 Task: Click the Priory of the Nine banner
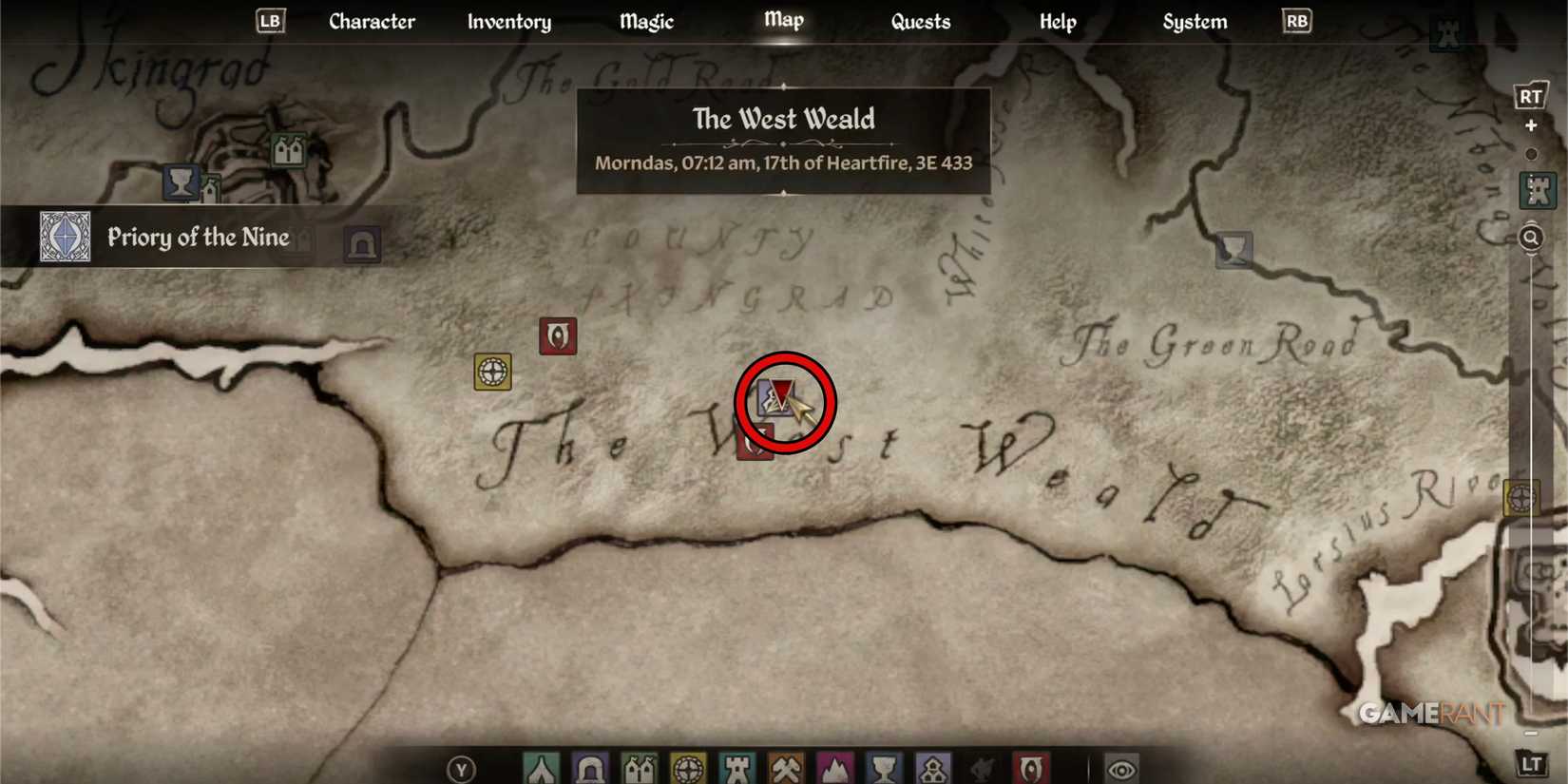200,237
